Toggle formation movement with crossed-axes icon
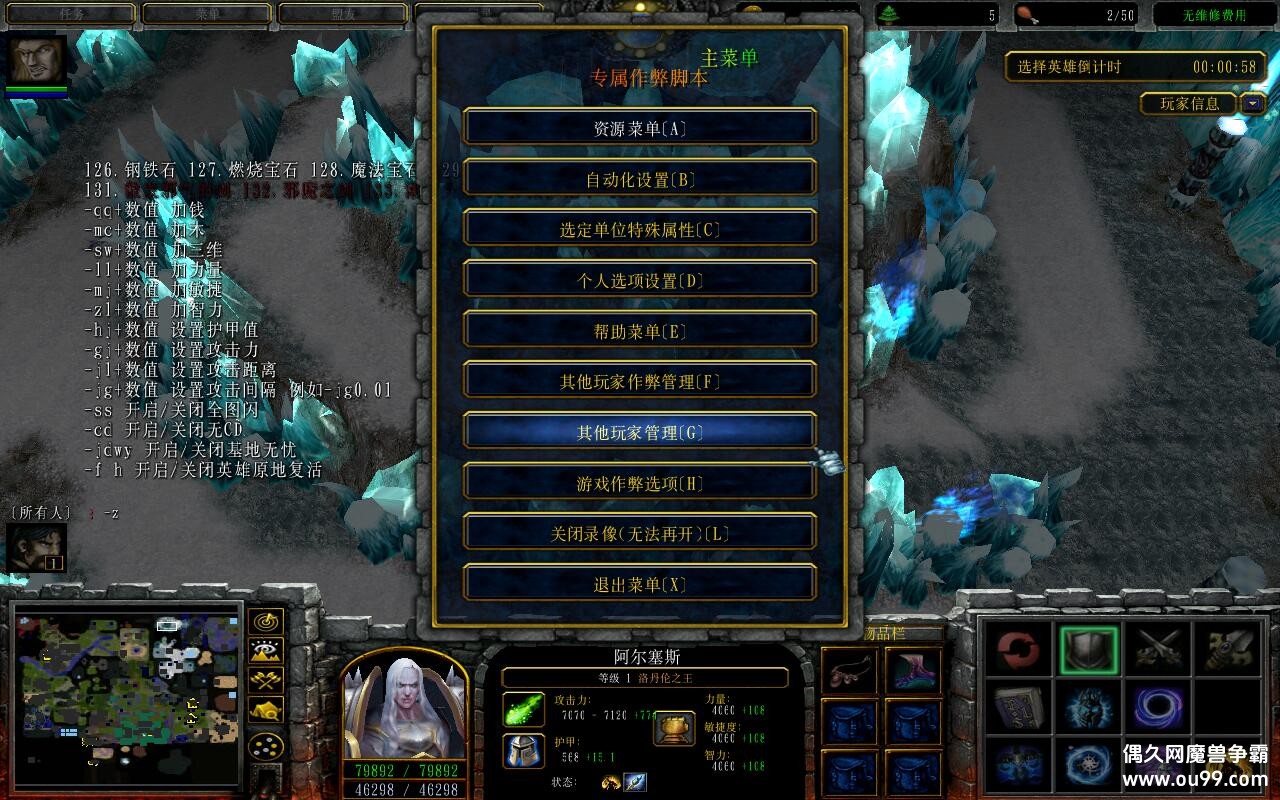The image size is (1280, 800). point(264,680)
